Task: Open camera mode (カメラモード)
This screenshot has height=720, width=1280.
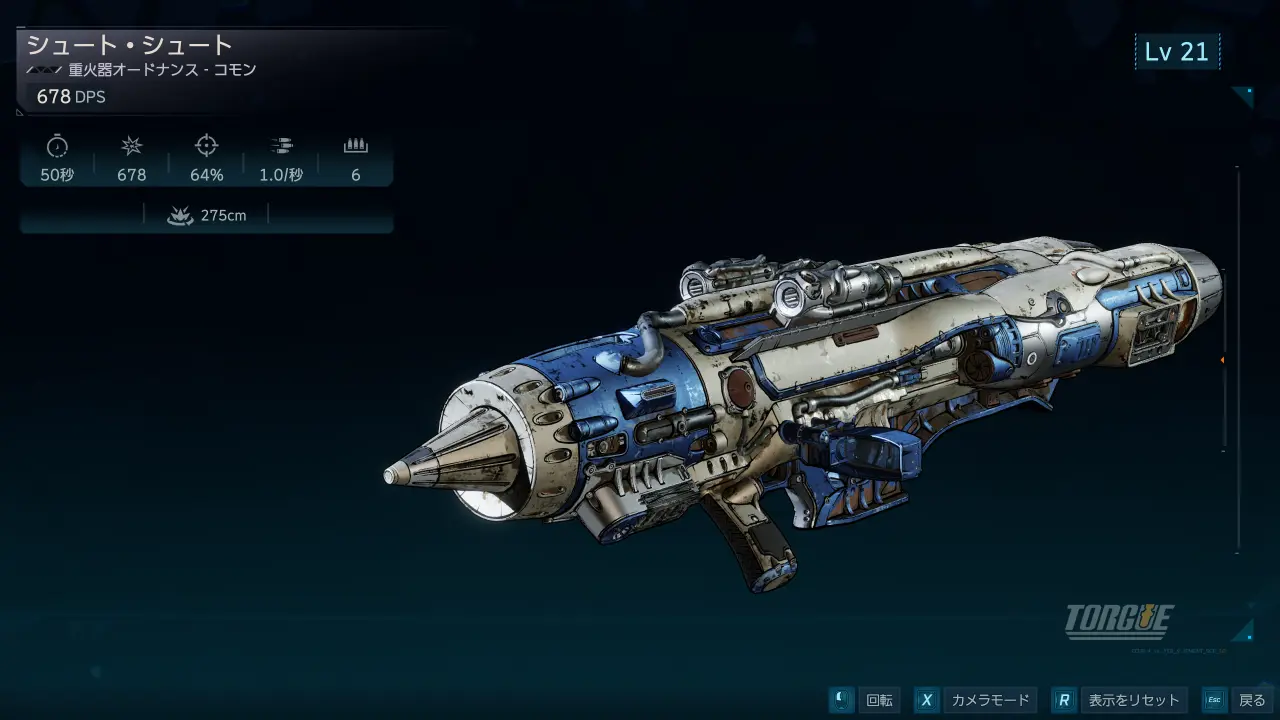Action: pyautogui.click(x=975, y=700)
